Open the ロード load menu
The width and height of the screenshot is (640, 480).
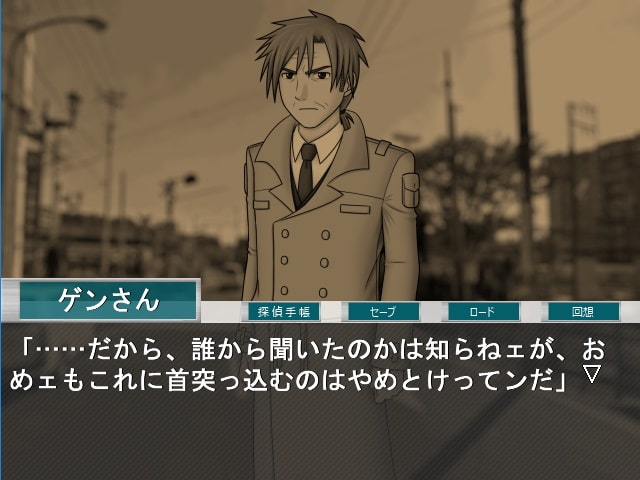483,312
